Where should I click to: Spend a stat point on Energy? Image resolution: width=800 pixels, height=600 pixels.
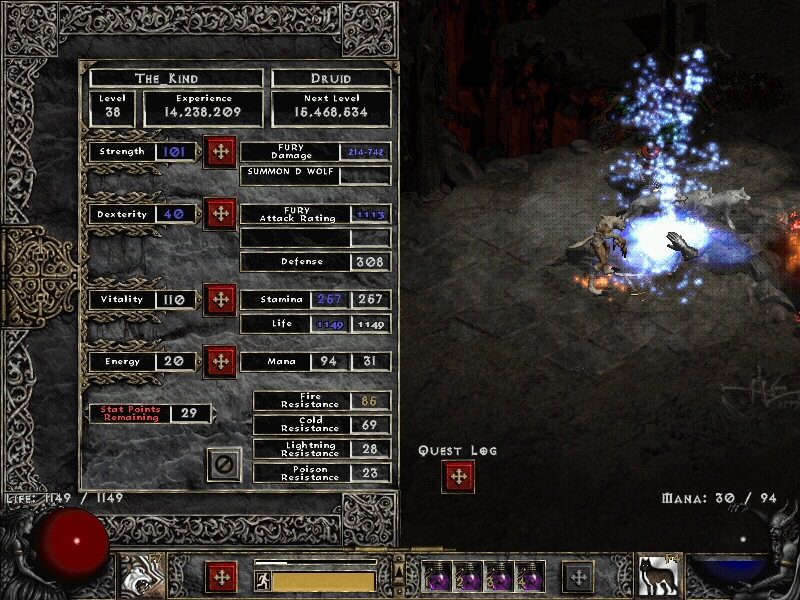[220, 361]
